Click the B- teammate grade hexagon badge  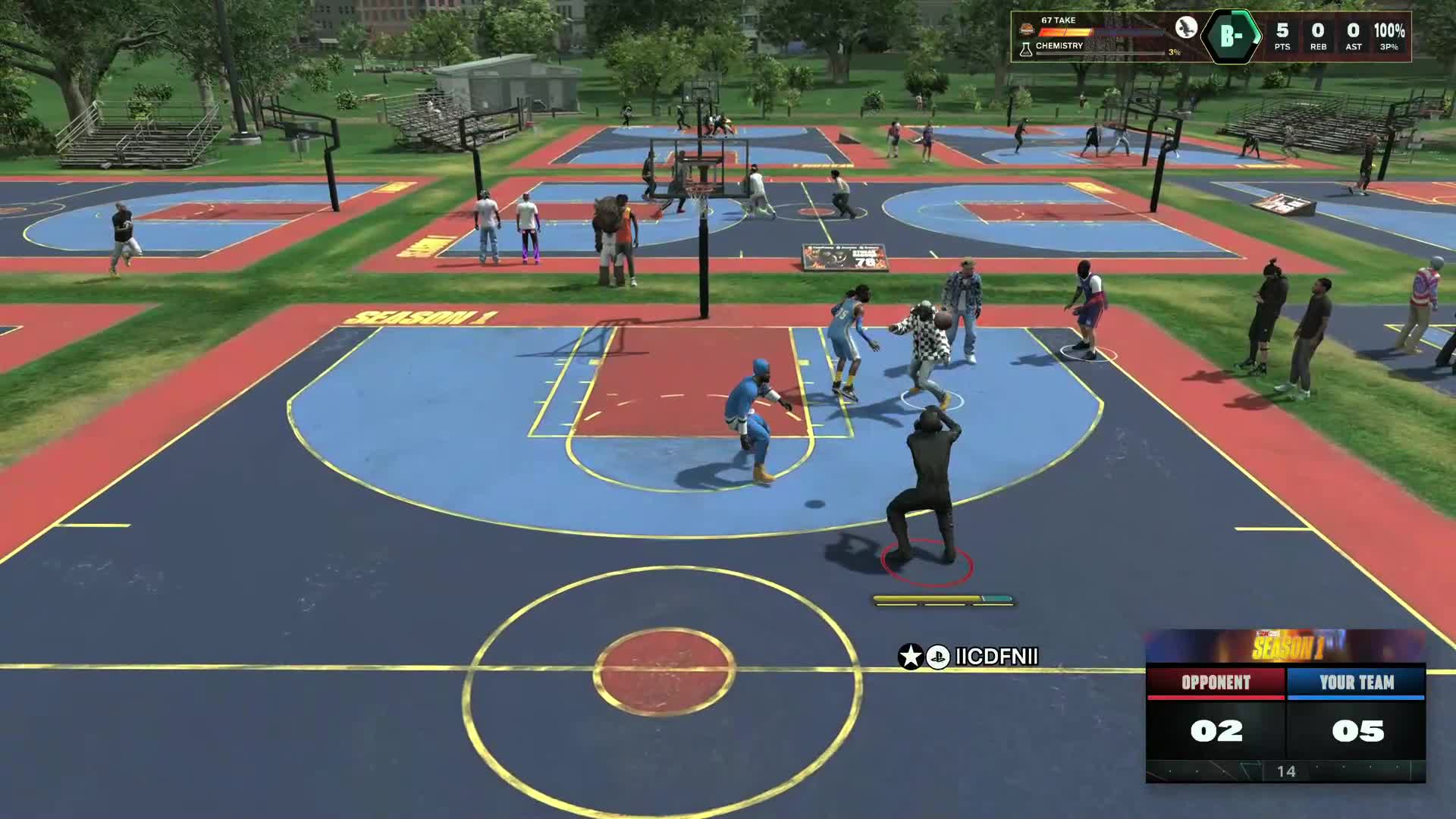[1232, 34]
